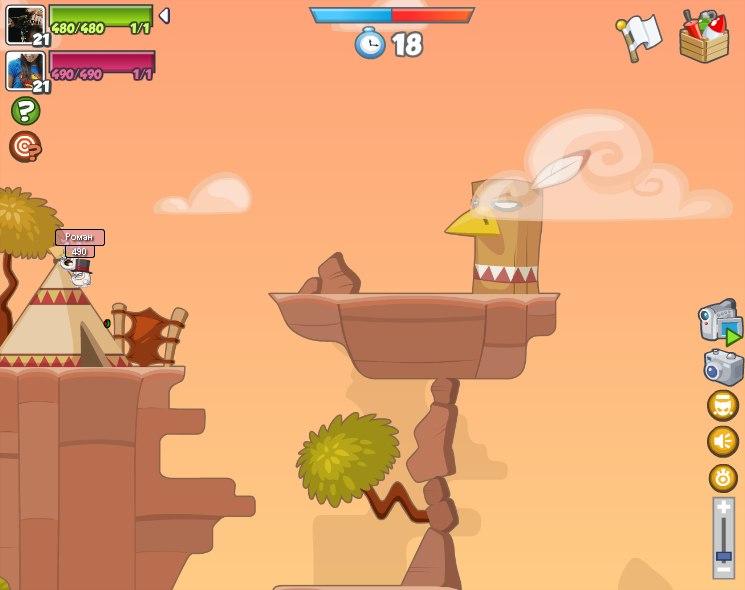Select the pink team player avatar
Image resolution: width=745 pixels, height=590 pixels.
25,71
